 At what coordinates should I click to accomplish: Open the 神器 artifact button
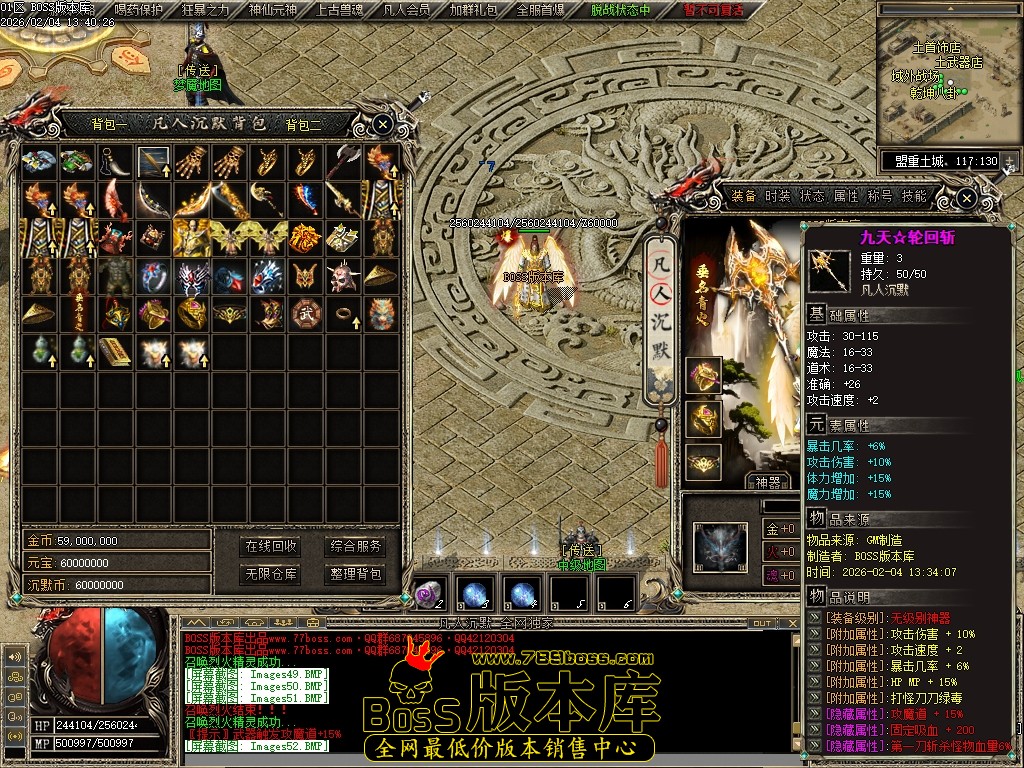tap(767, 482)
